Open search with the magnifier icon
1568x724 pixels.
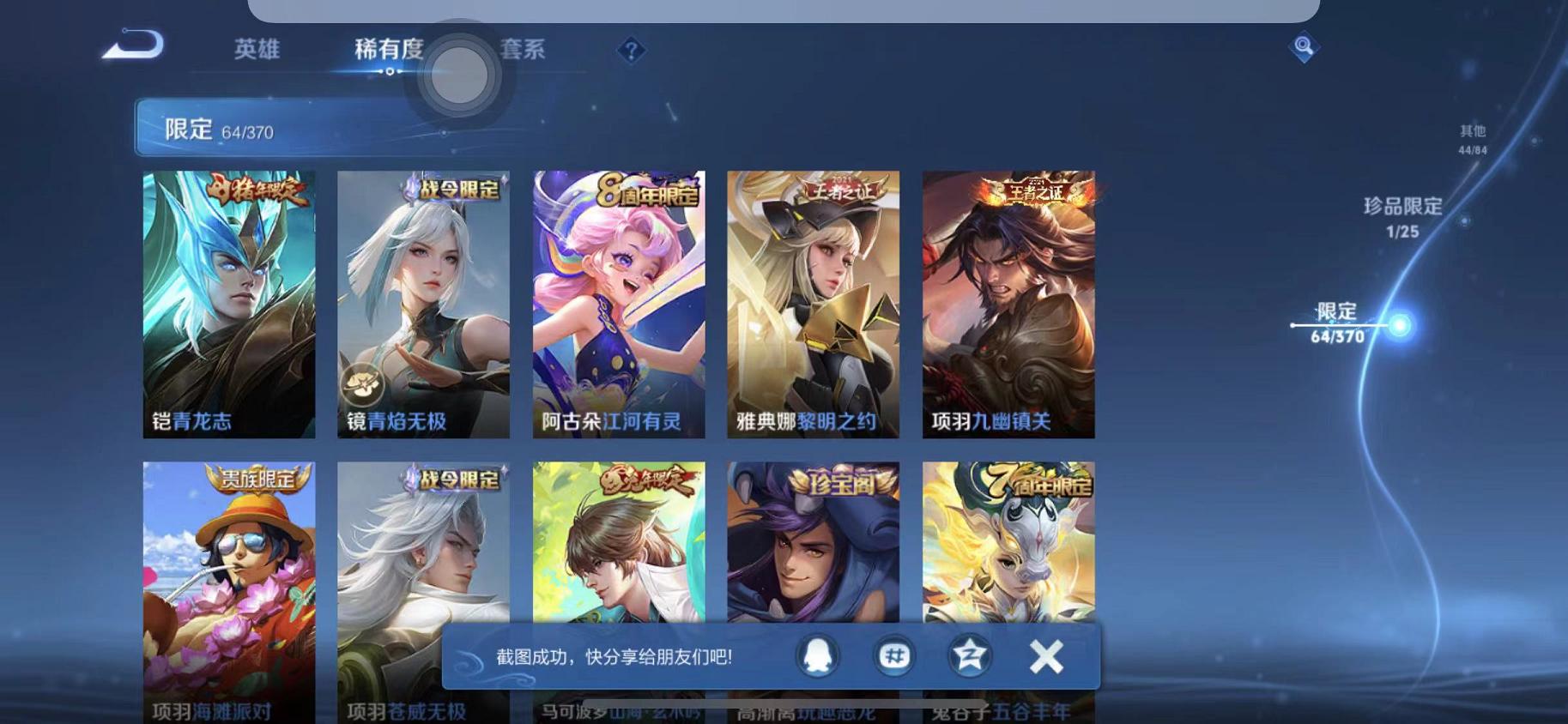tap(1303, 47)
